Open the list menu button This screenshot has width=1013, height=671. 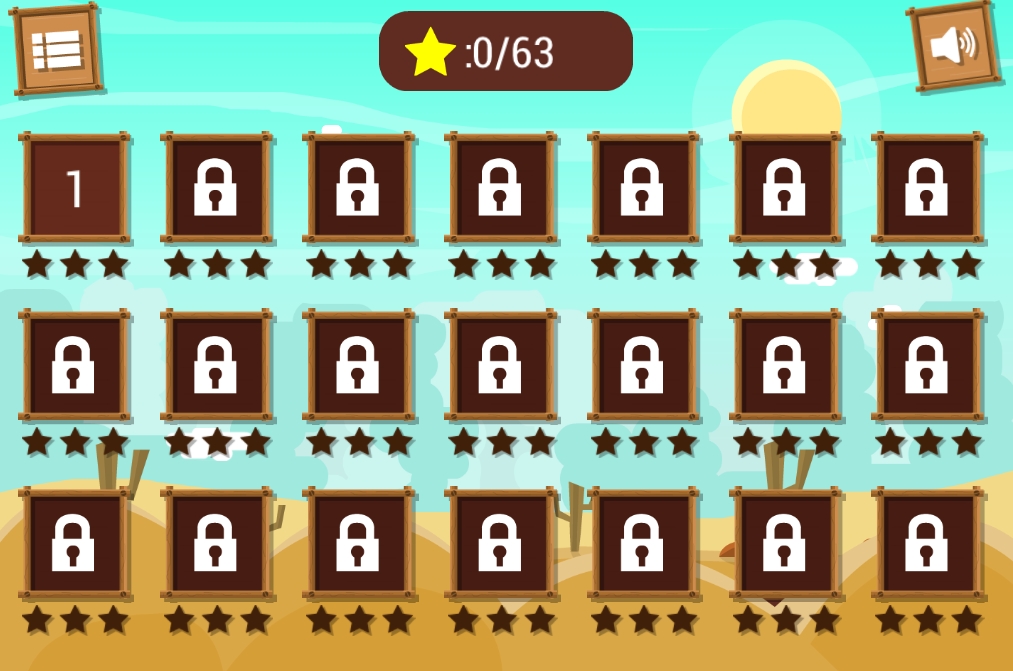tap(57, 50)
